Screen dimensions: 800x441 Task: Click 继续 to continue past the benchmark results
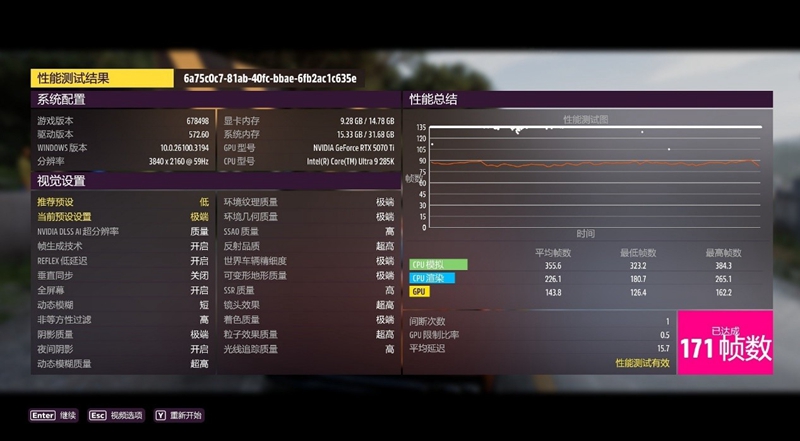[x=54, y=415]
